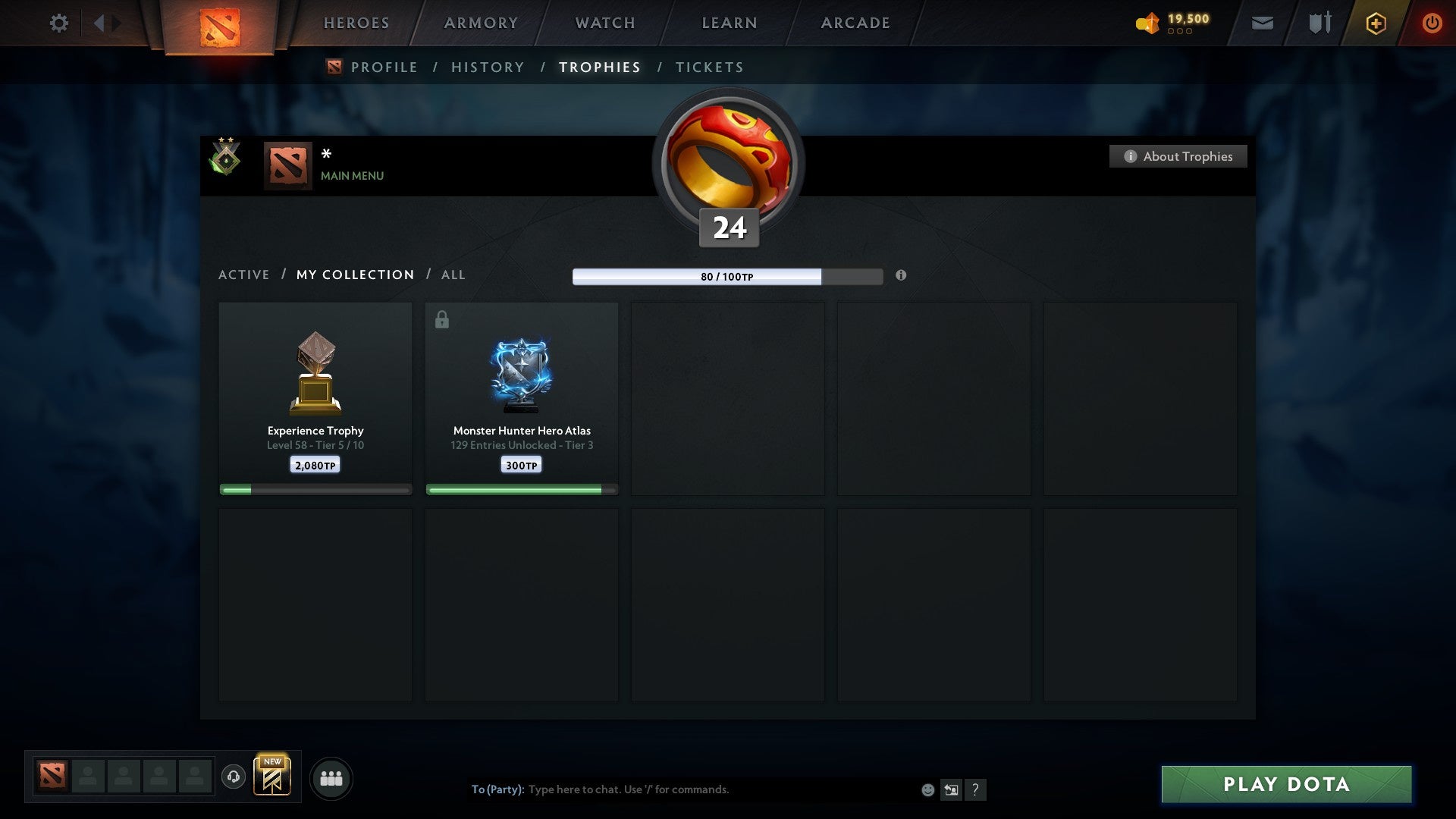Click the armory shield and sword icon
The width and height of the screenshot is (1456, 819).
tap(1319, 23)
